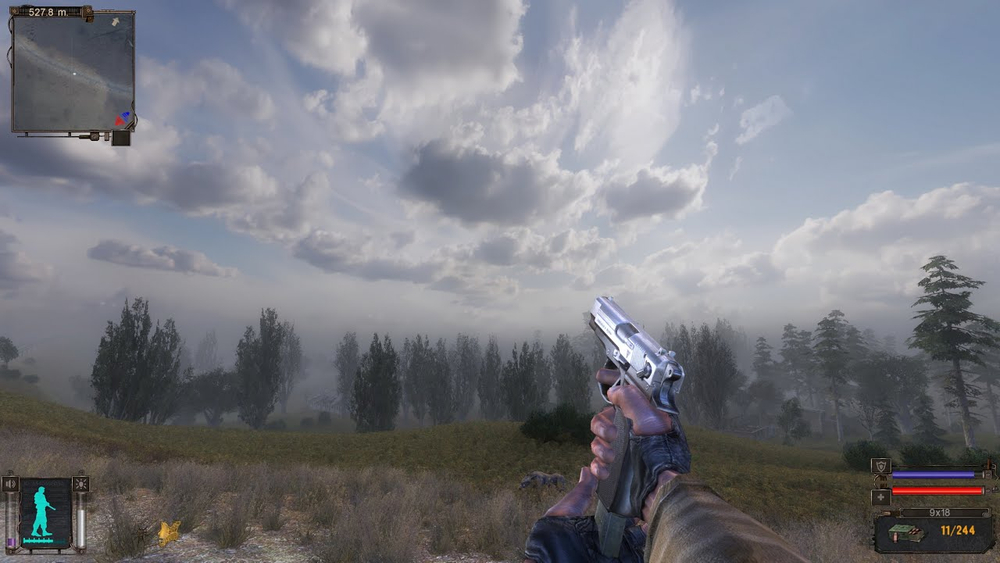The image size is (1000, 563).
Task: Select the green ammo box icon
Action: pos(903,535)
